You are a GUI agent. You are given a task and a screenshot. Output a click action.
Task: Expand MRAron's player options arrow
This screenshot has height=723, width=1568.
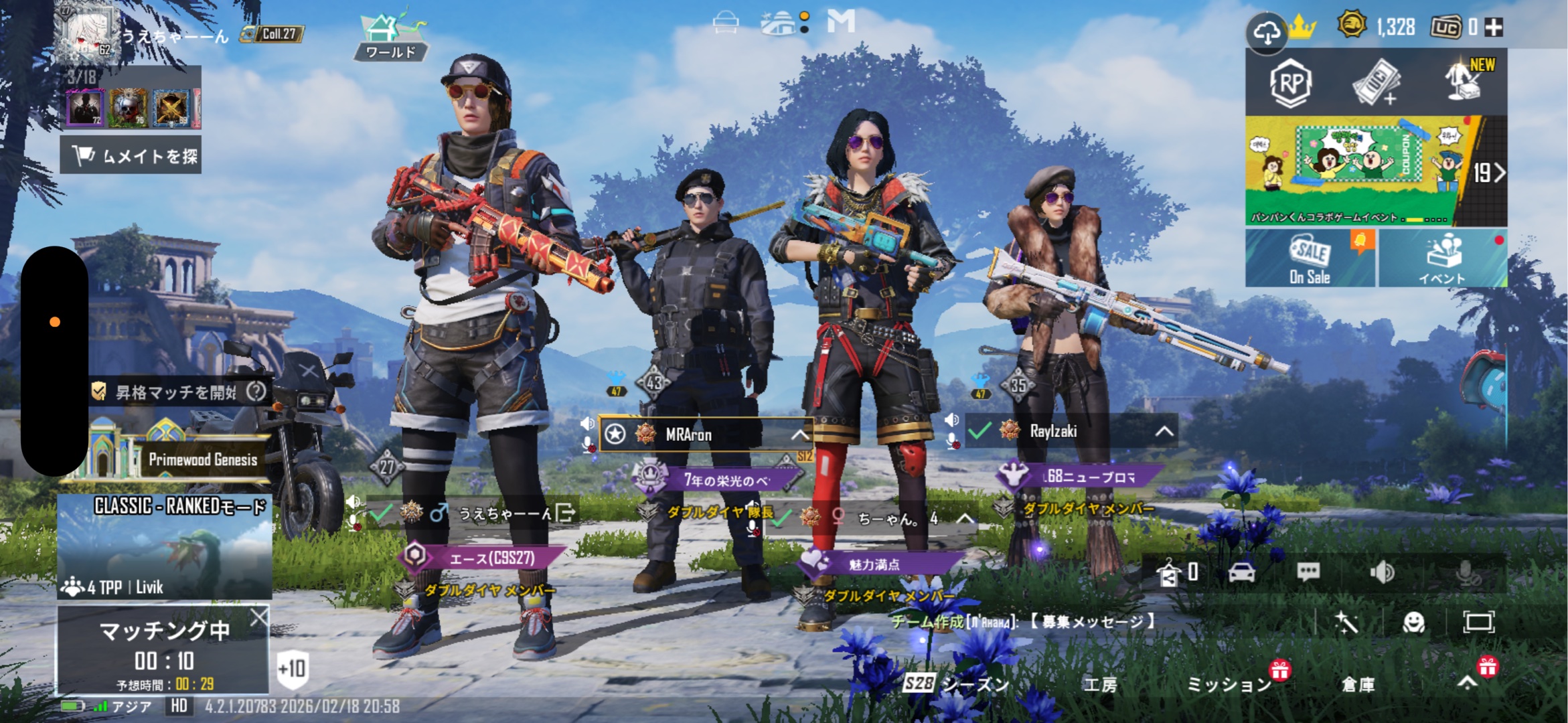point(799,435)
